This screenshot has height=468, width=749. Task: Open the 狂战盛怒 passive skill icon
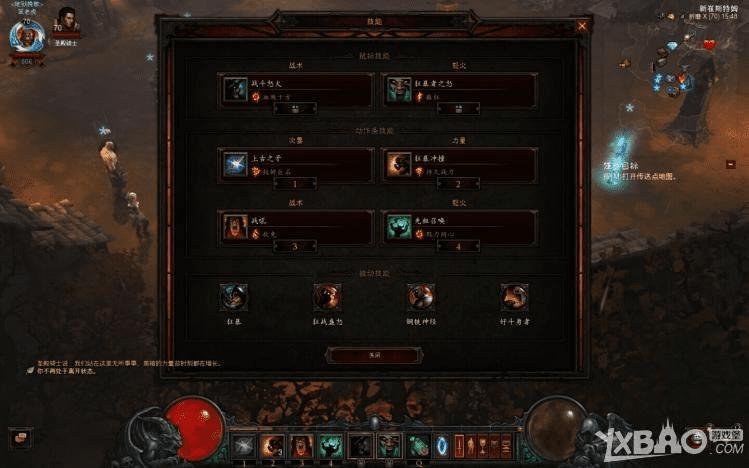[327, 296]
